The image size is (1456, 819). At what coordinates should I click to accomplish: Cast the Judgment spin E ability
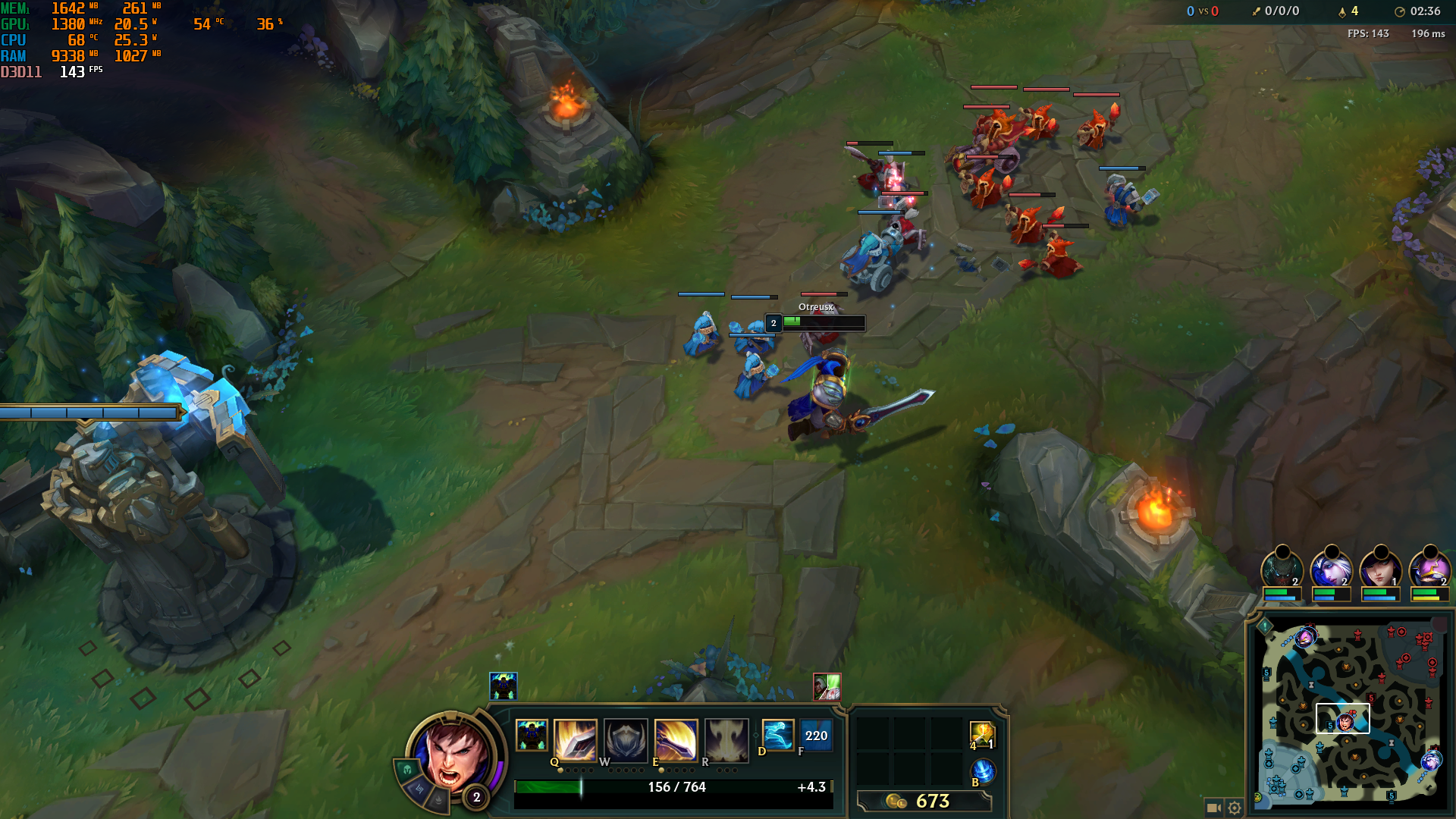[676, 739]
